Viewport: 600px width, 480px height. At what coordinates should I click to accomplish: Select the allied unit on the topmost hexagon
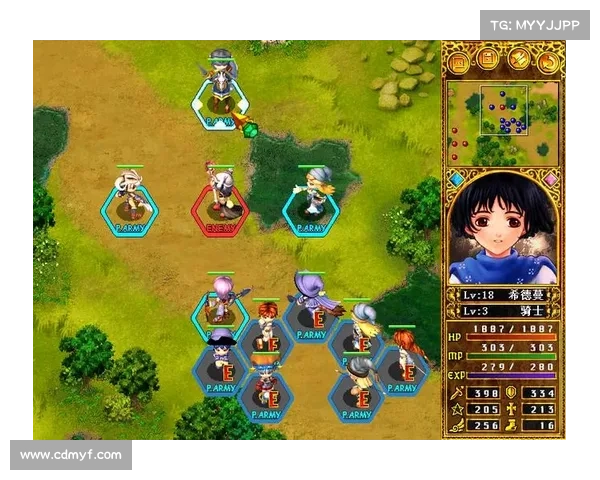[221, 100]
